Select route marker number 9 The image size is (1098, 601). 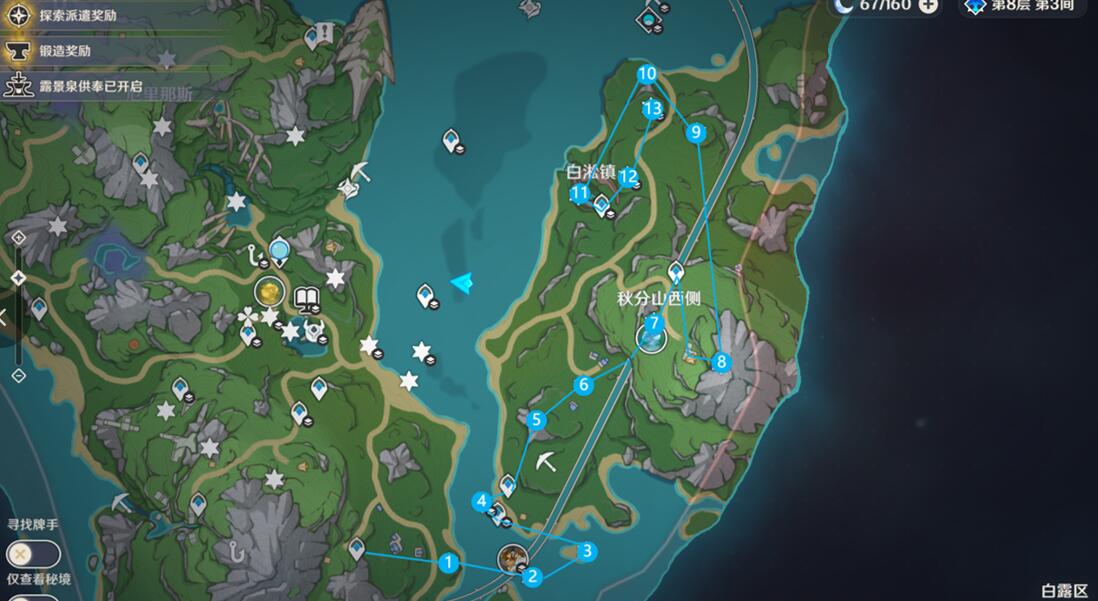coord(696,131)
